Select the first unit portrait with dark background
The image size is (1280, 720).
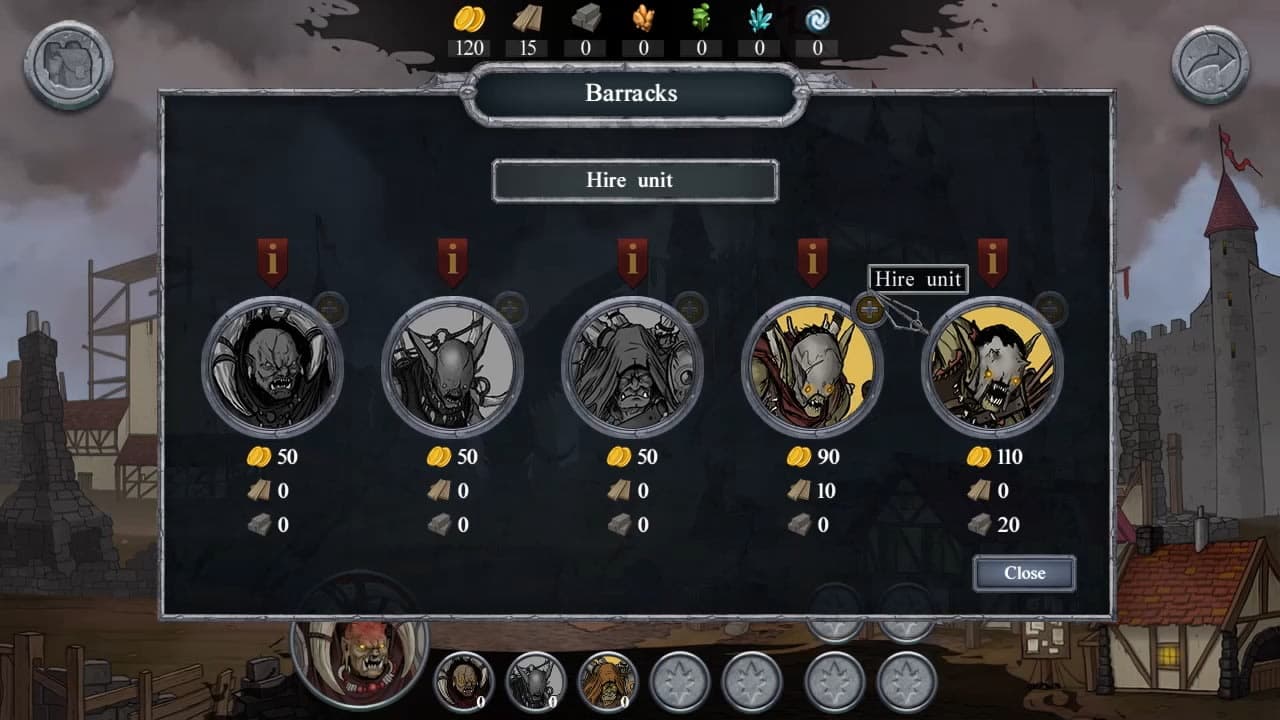[x=270, y=368]
